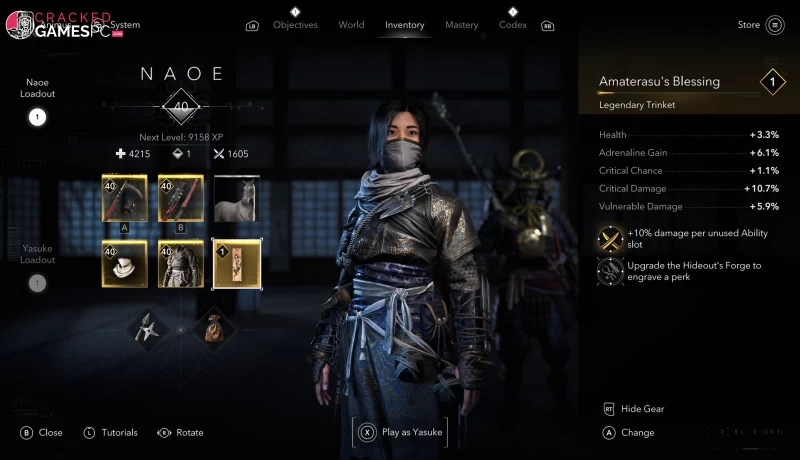Go to the Mastery tab
The height and width of the screenshot is (460, 800).
tap(461, 25)
